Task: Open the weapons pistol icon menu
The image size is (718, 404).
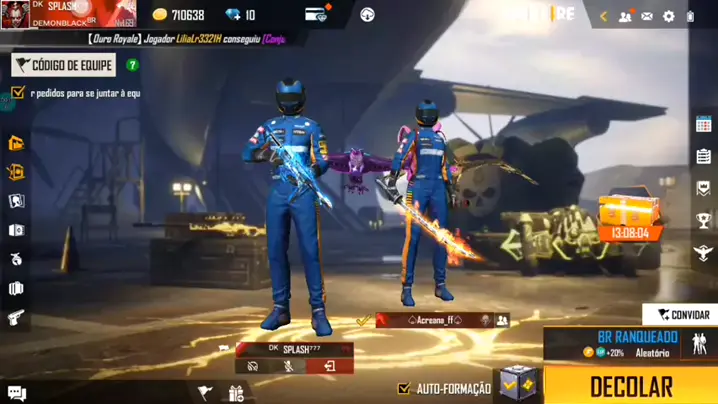Action: (x=16, y=318)
